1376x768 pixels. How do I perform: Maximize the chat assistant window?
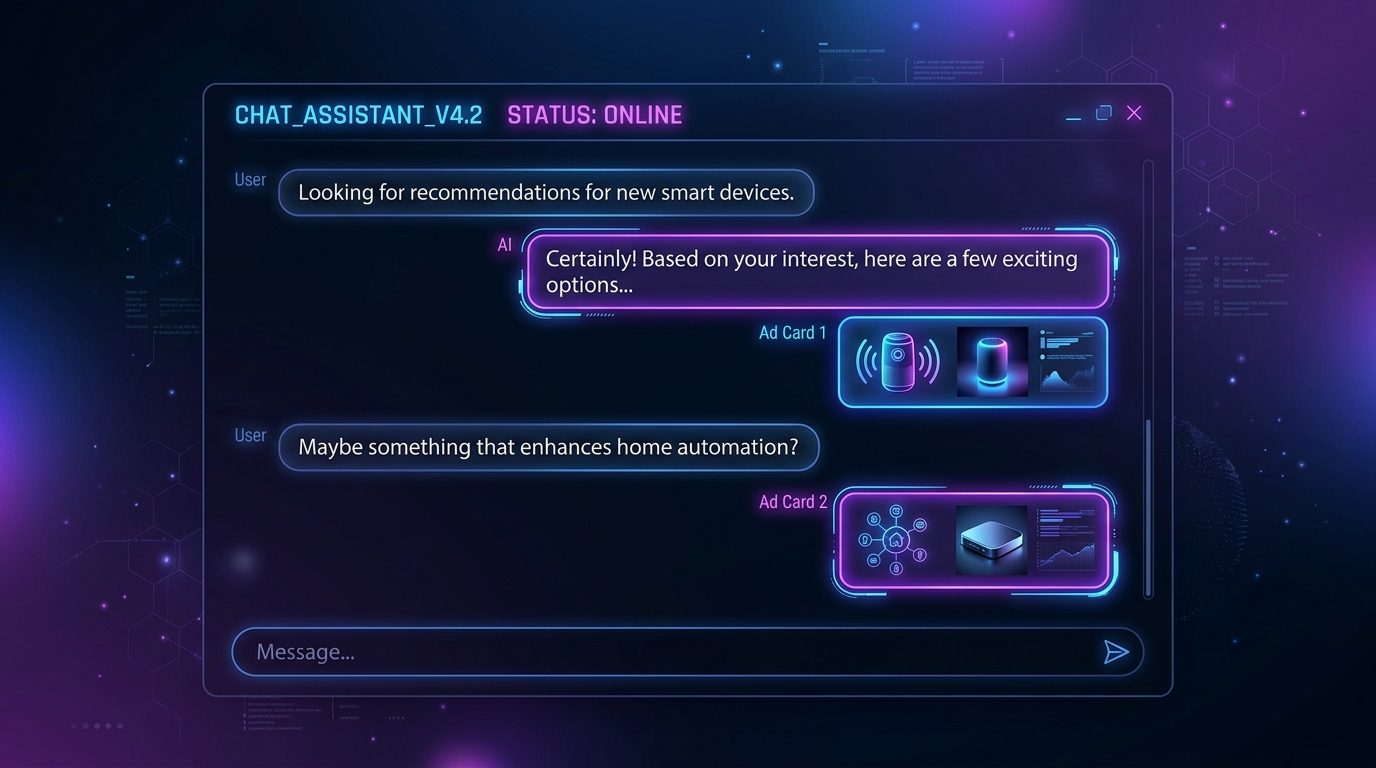(x=1103, y=113)
